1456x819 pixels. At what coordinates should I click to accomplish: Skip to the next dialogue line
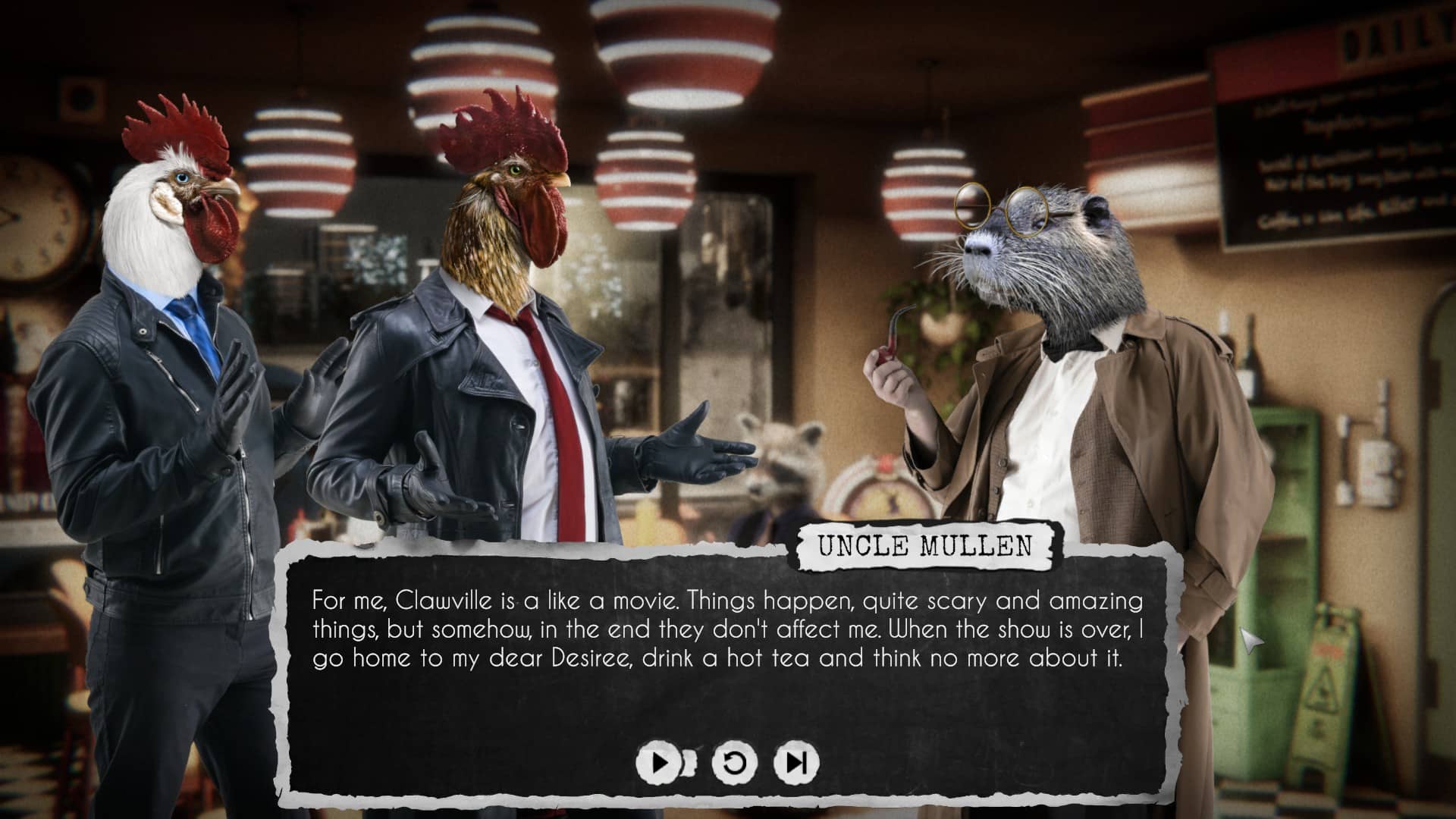pos(795,761)
